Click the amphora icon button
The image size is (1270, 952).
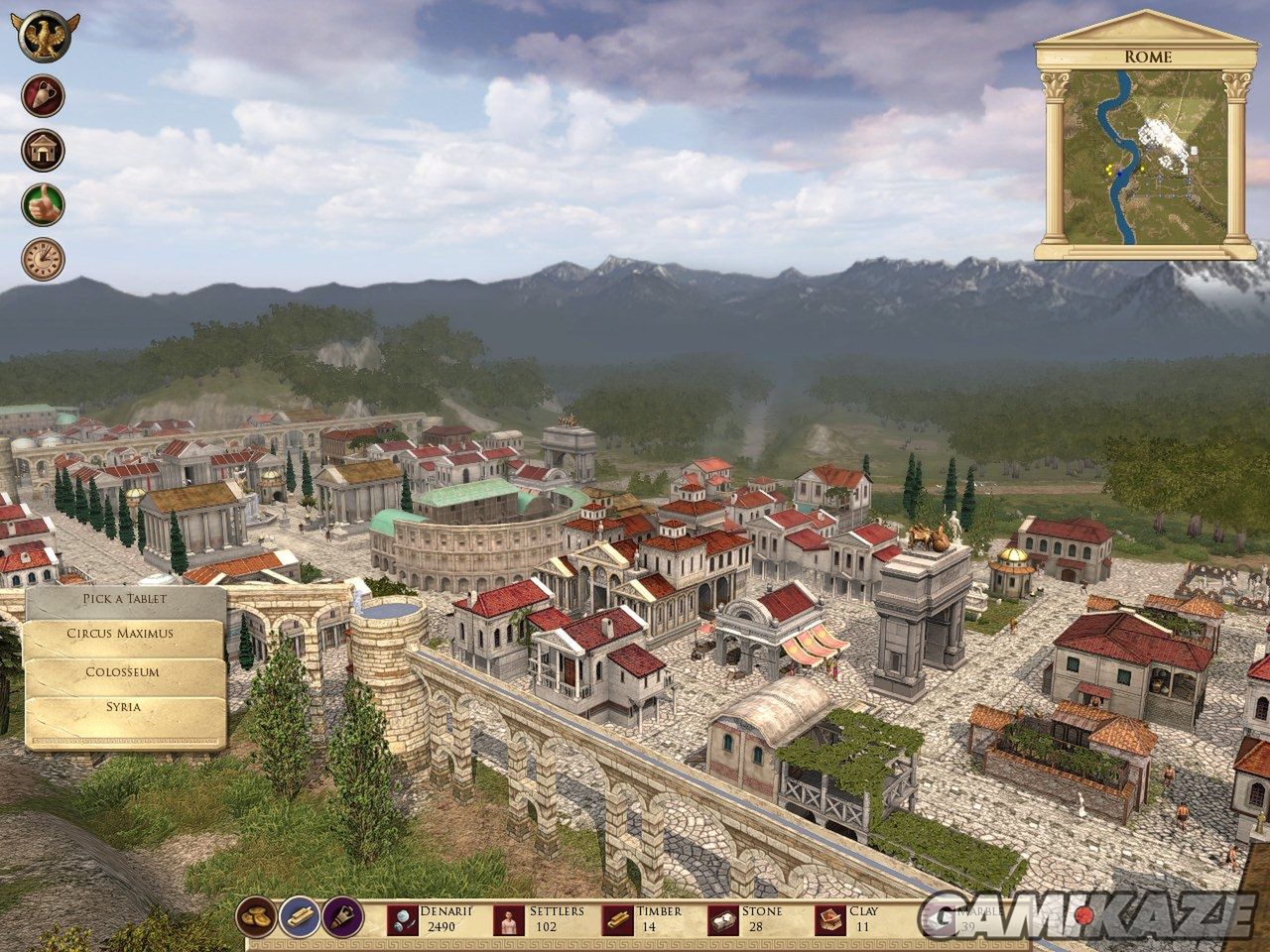point(43,94)
